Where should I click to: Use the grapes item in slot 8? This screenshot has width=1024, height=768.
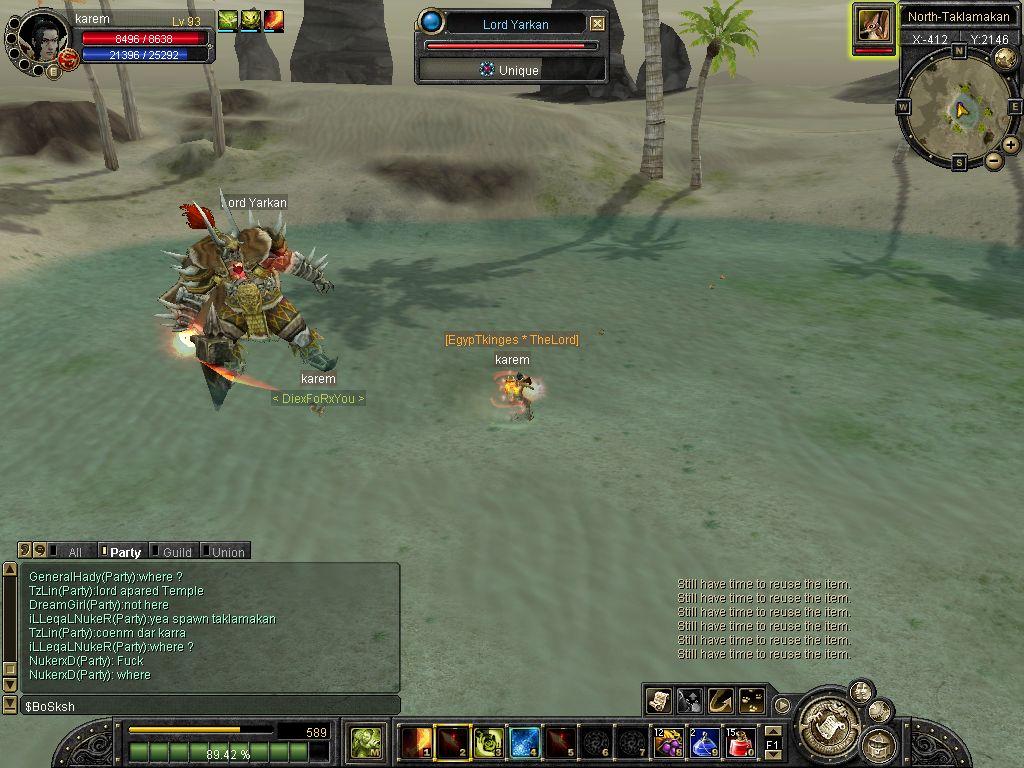(x=668, y=743)
